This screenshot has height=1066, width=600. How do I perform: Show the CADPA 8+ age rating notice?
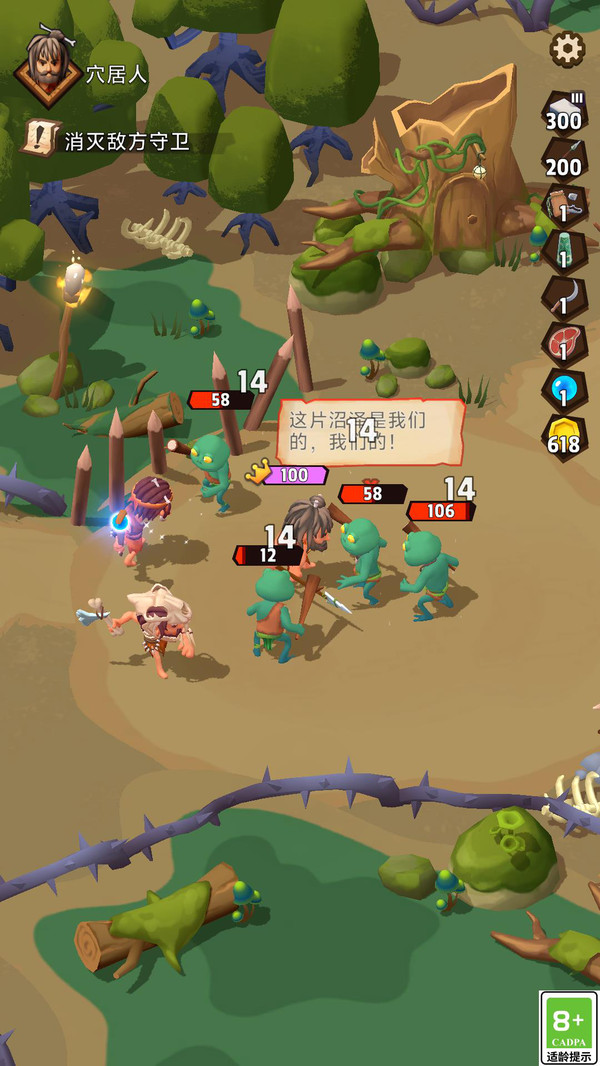(568, 1027)
